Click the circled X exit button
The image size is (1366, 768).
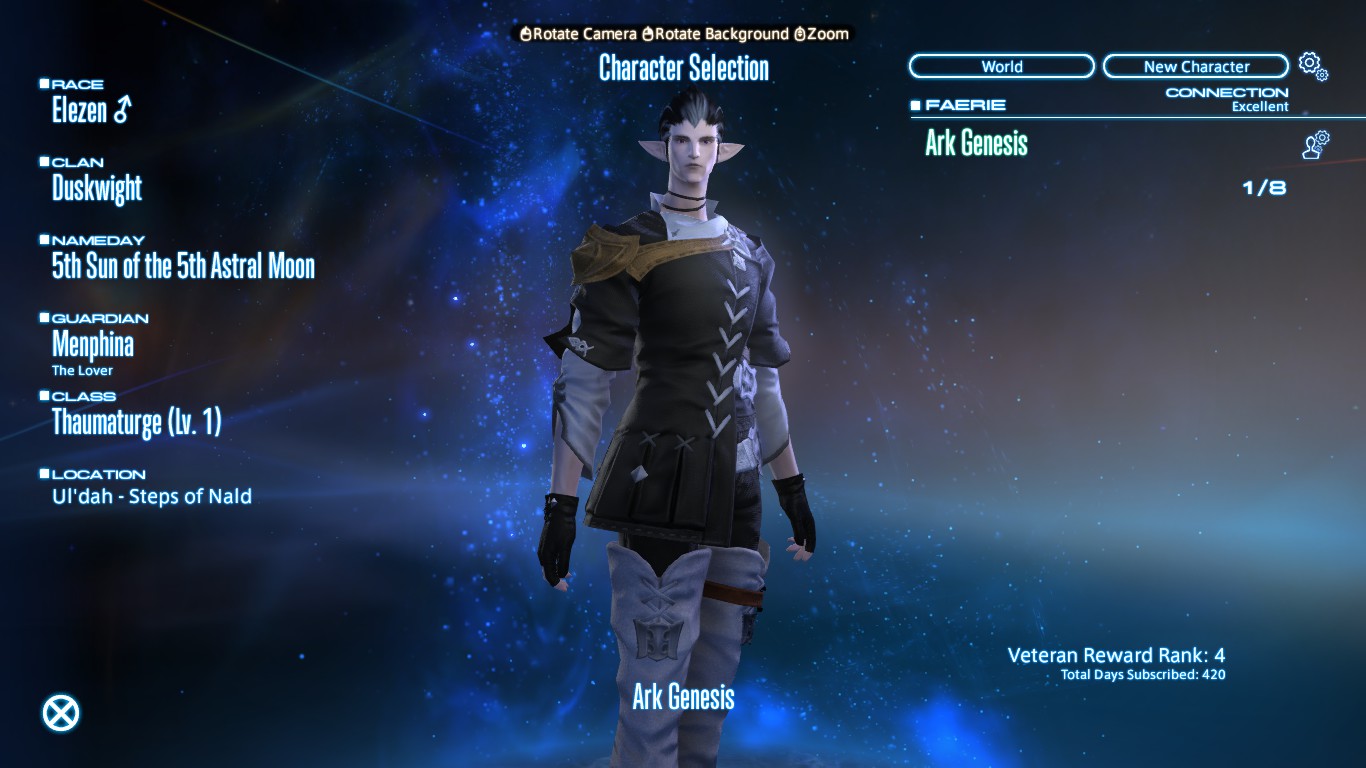pos(61,713)
